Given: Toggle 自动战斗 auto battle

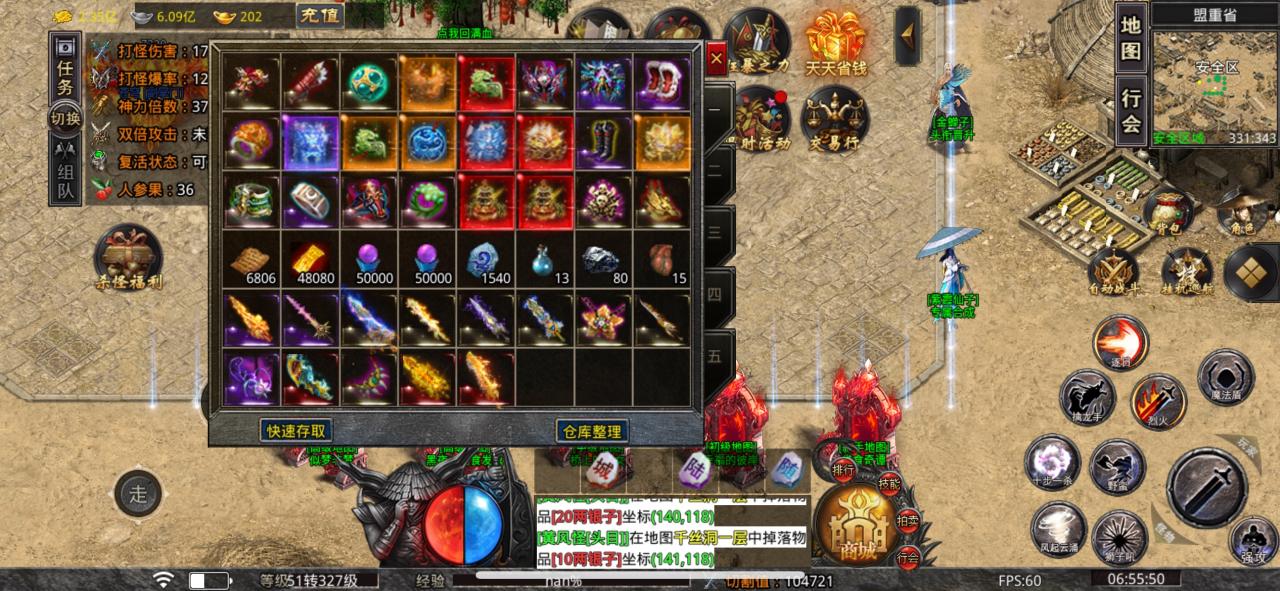Looking at the screenshot, I should pos(1113,270).
